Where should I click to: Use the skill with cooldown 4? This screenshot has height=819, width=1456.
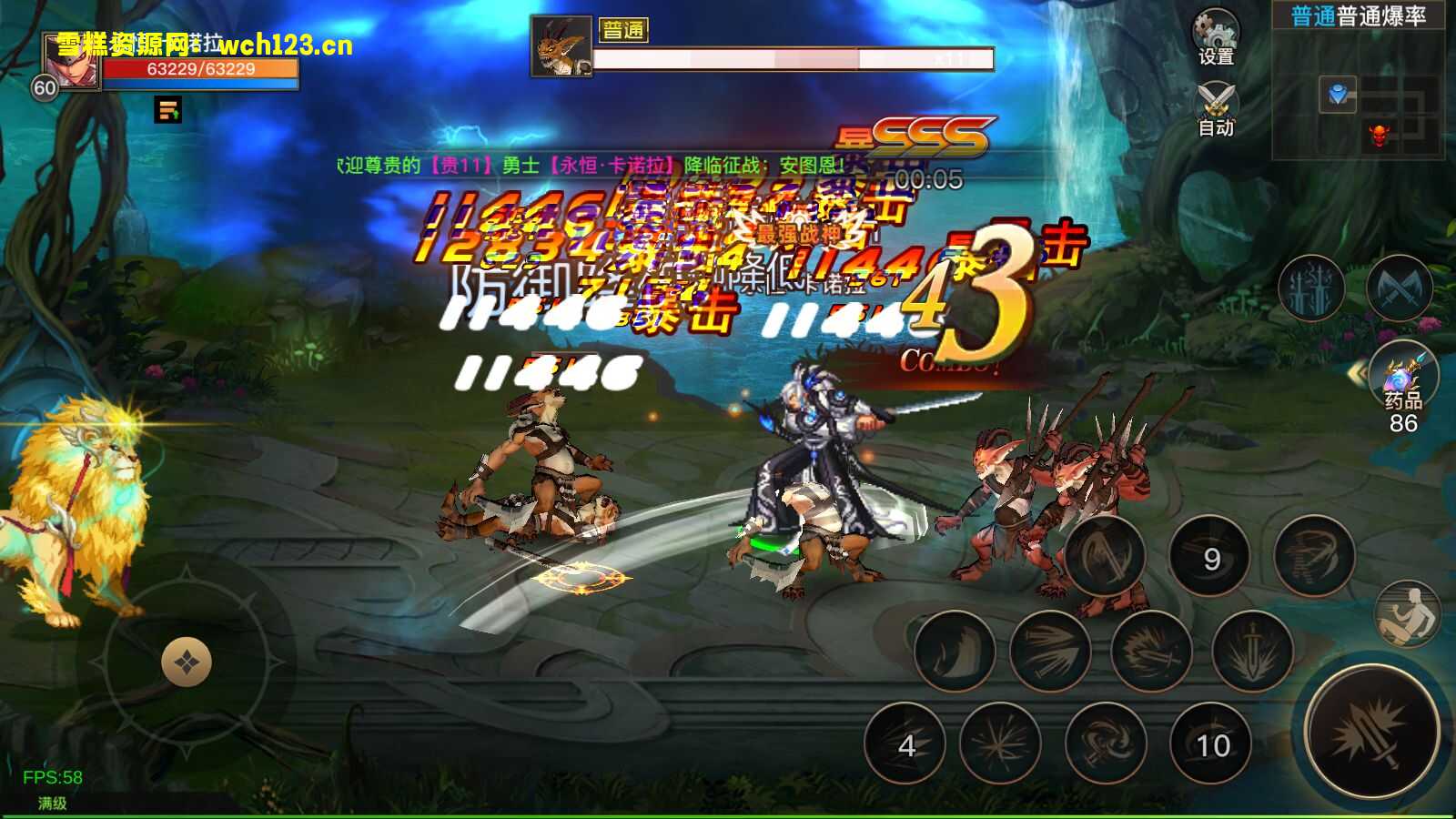coord(905,744)
